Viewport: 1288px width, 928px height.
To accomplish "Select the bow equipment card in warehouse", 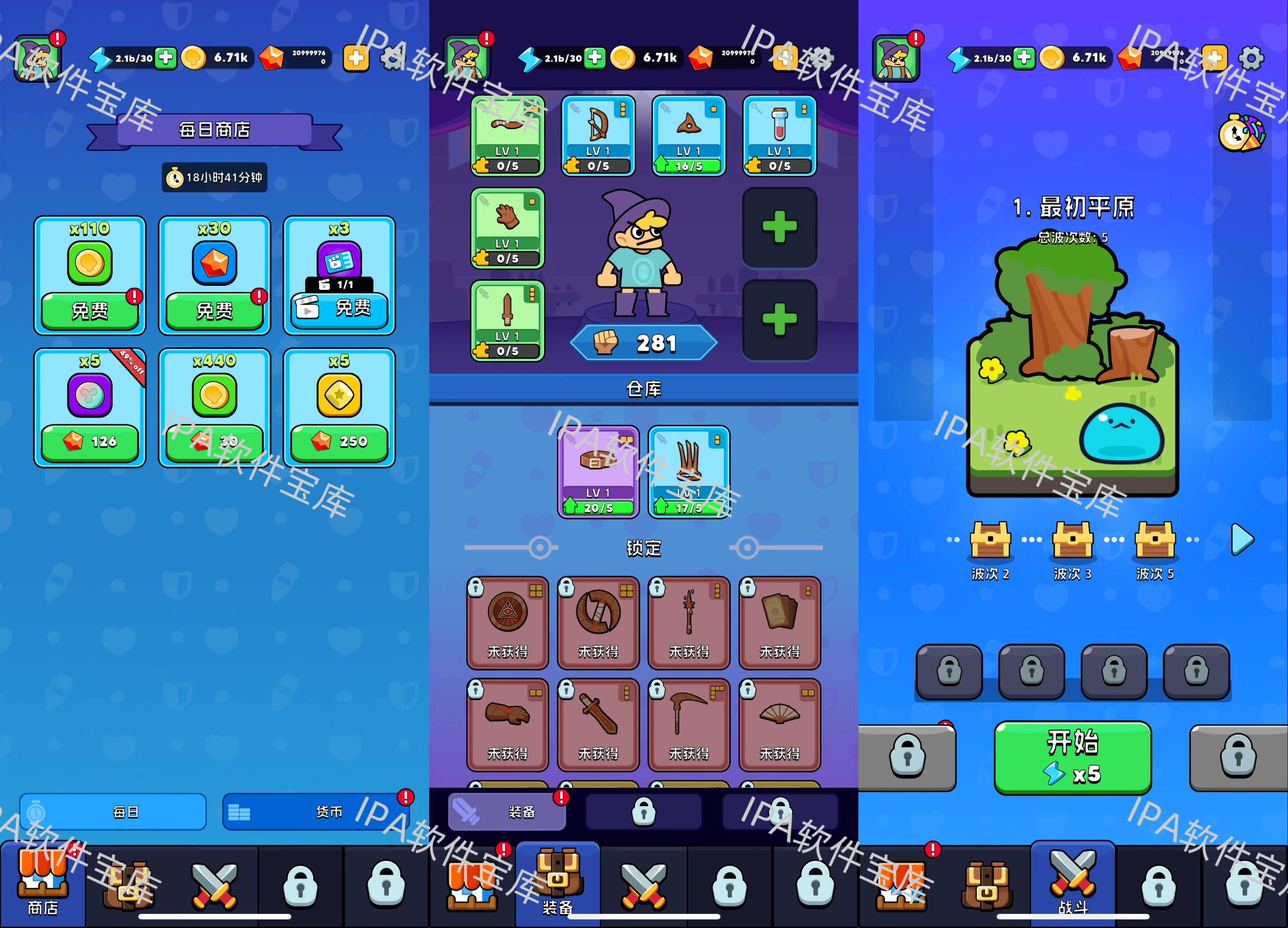I will [x=598, y=136].
